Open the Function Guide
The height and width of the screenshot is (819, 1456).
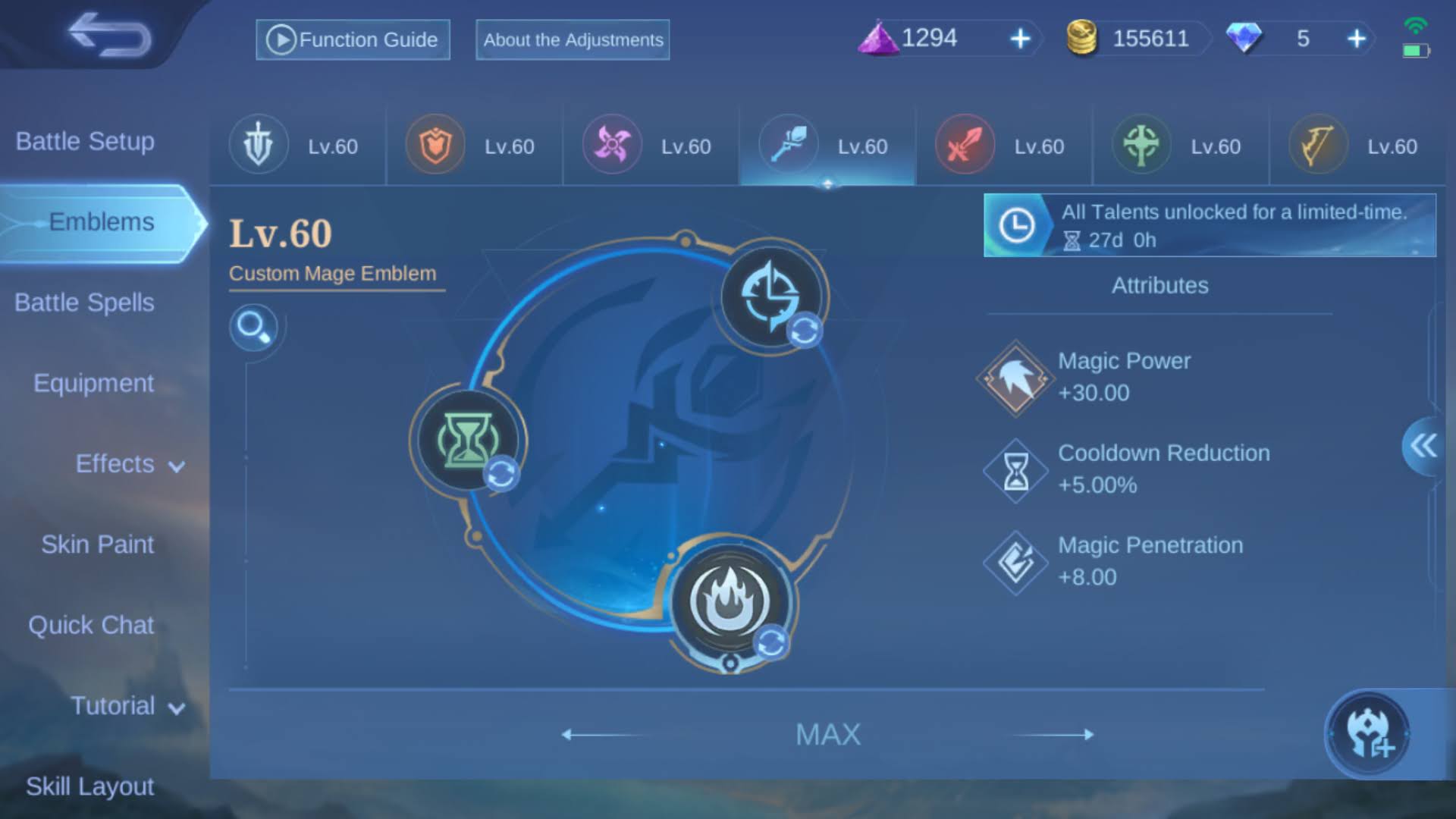(352, 39)
